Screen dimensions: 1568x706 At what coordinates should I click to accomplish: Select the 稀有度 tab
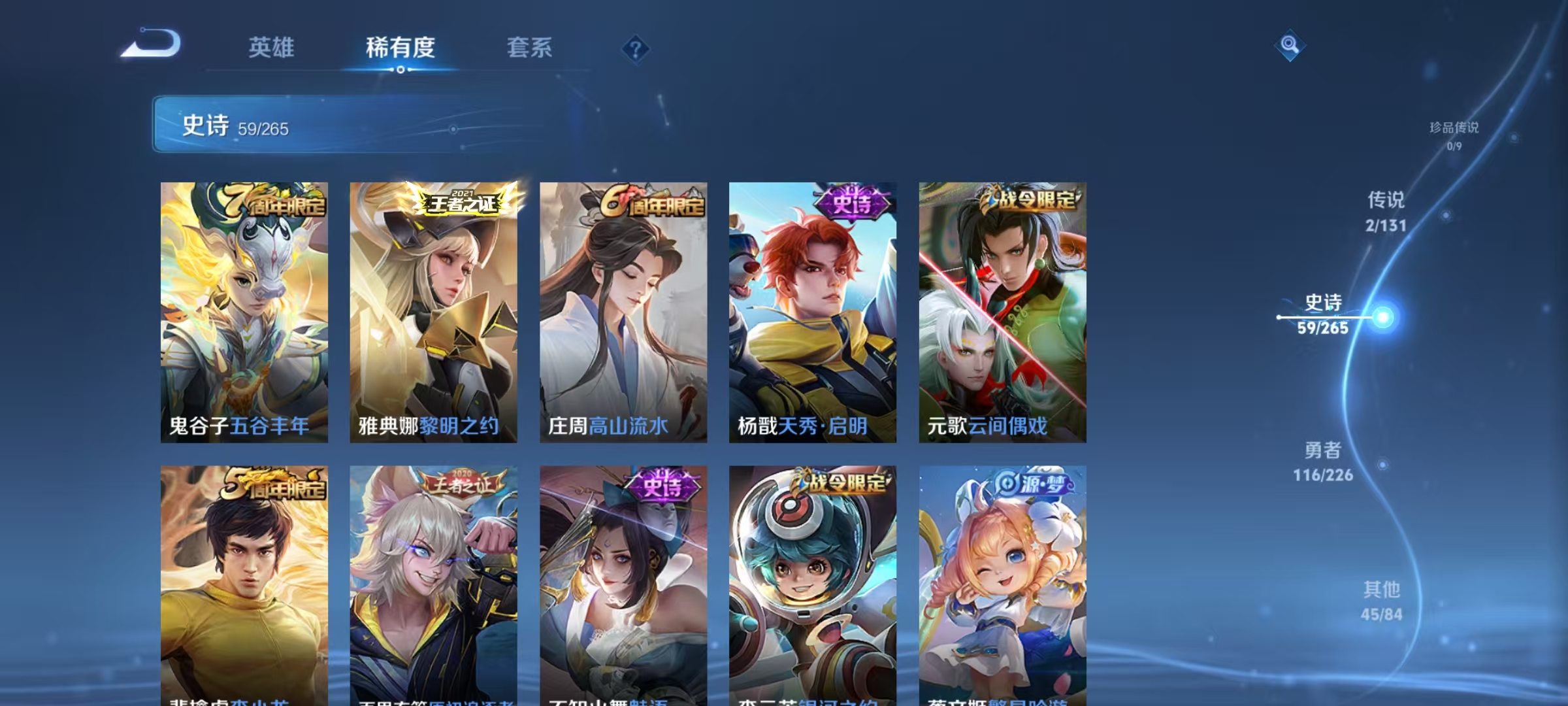tap(400, 47)
